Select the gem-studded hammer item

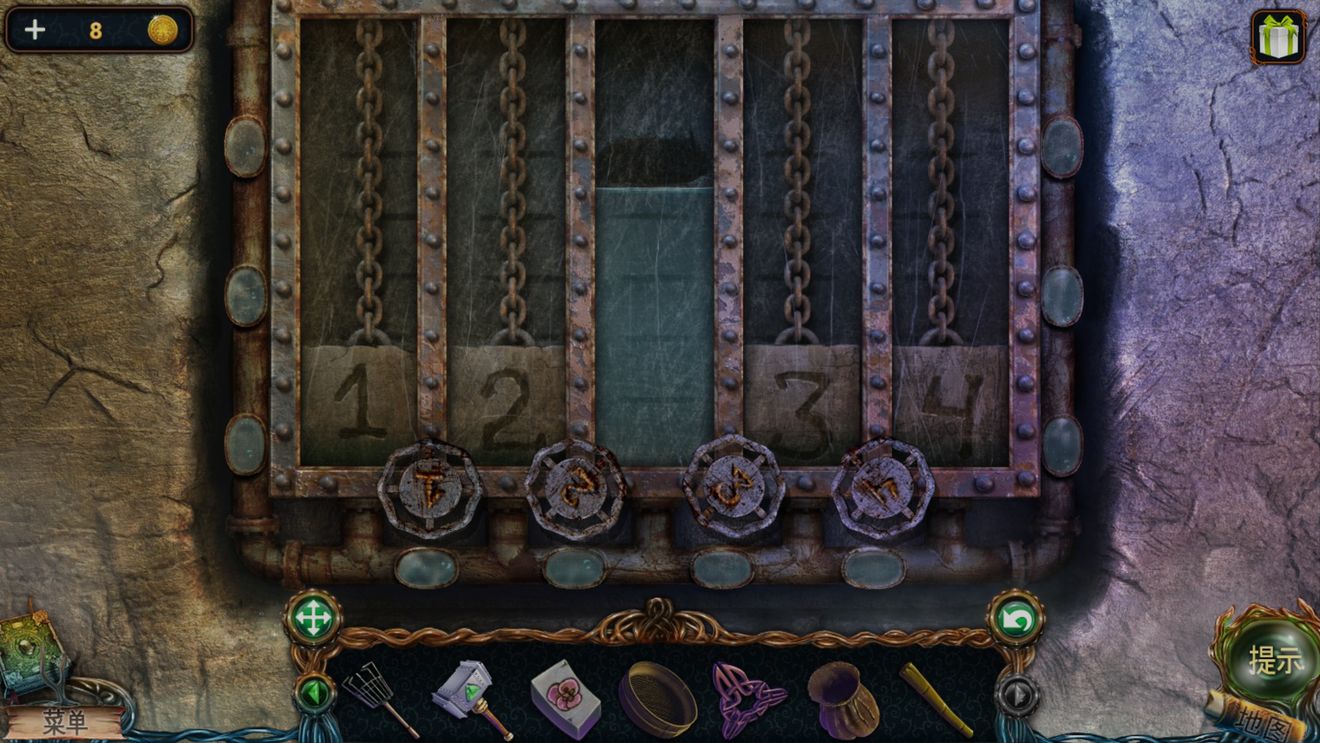(x=470, y=697)
